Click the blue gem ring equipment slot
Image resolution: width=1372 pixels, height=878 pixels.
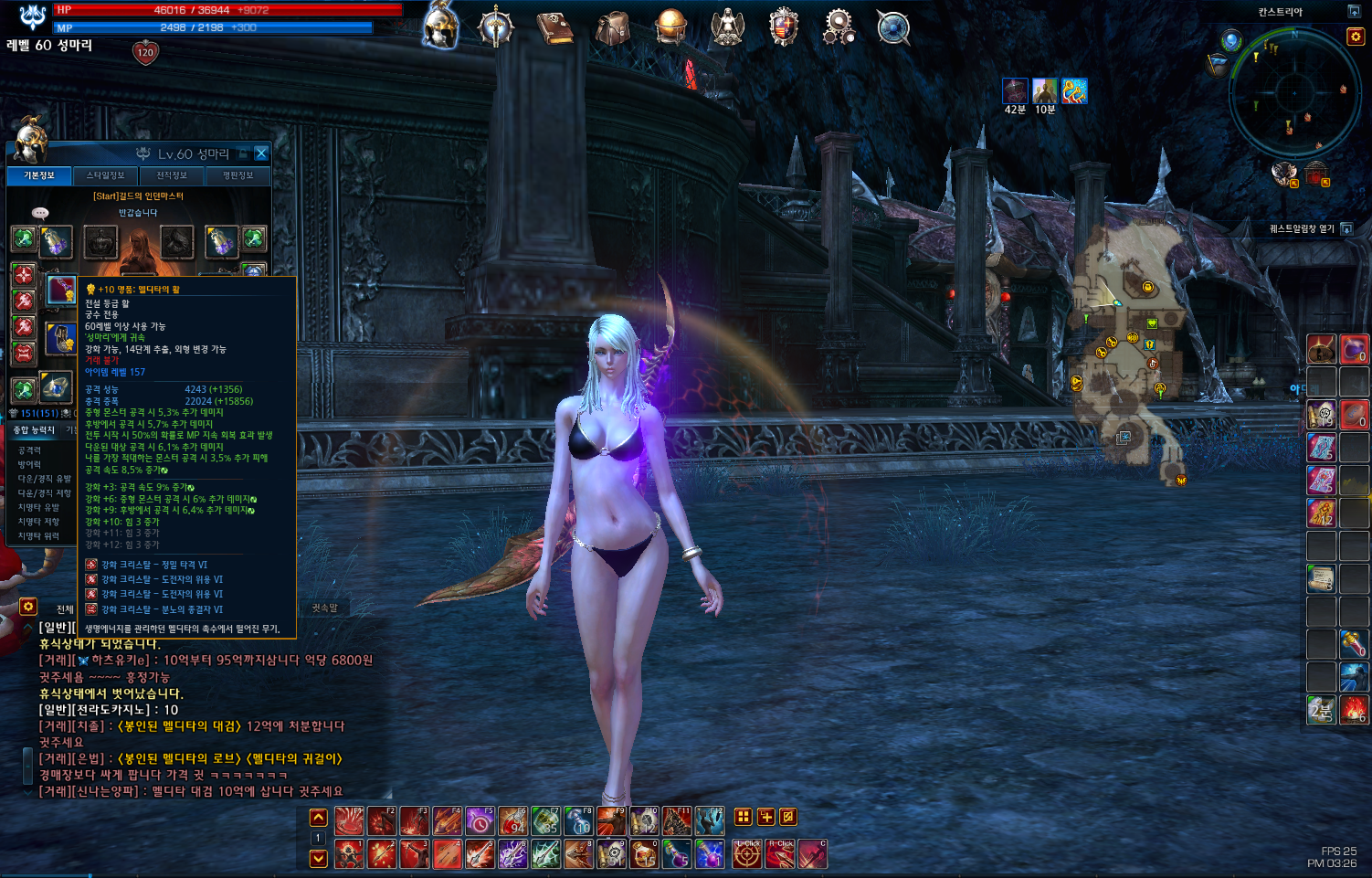pyautogui.click(x=56, y=388)
